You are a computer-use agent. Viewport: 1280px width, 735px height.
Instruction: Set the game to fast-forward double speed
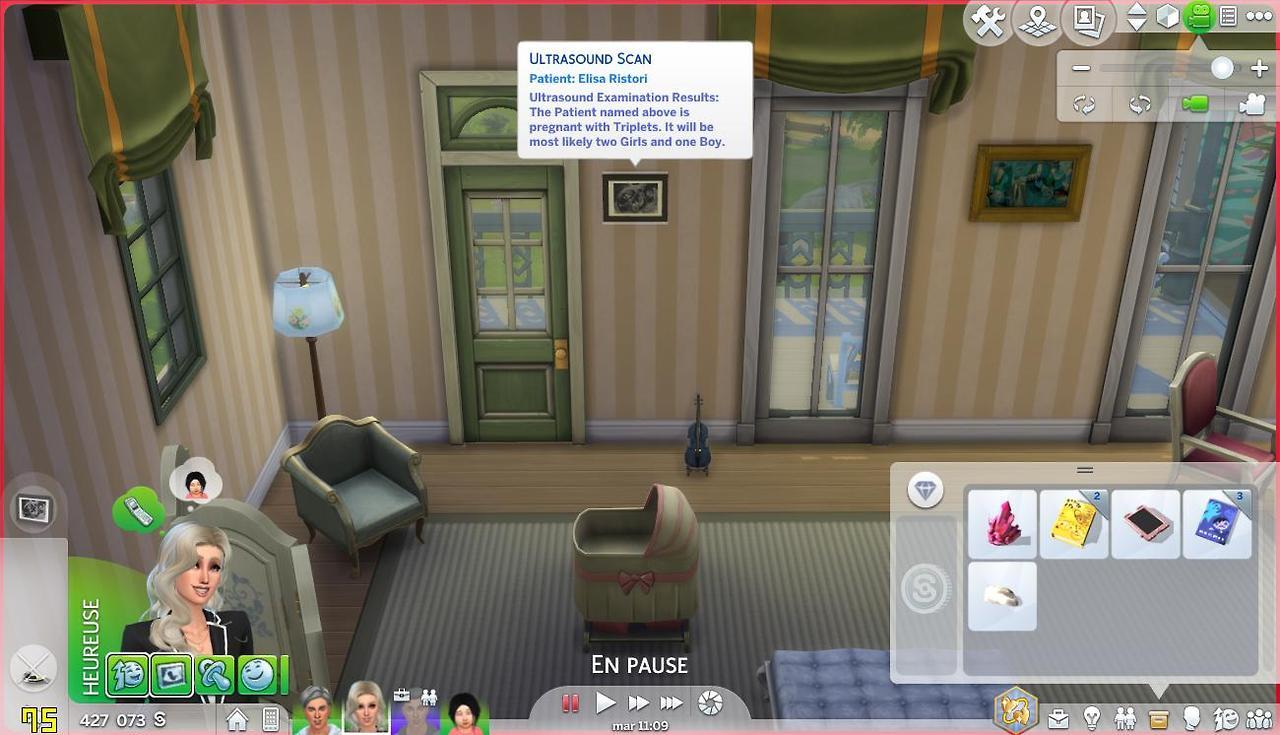638,703
